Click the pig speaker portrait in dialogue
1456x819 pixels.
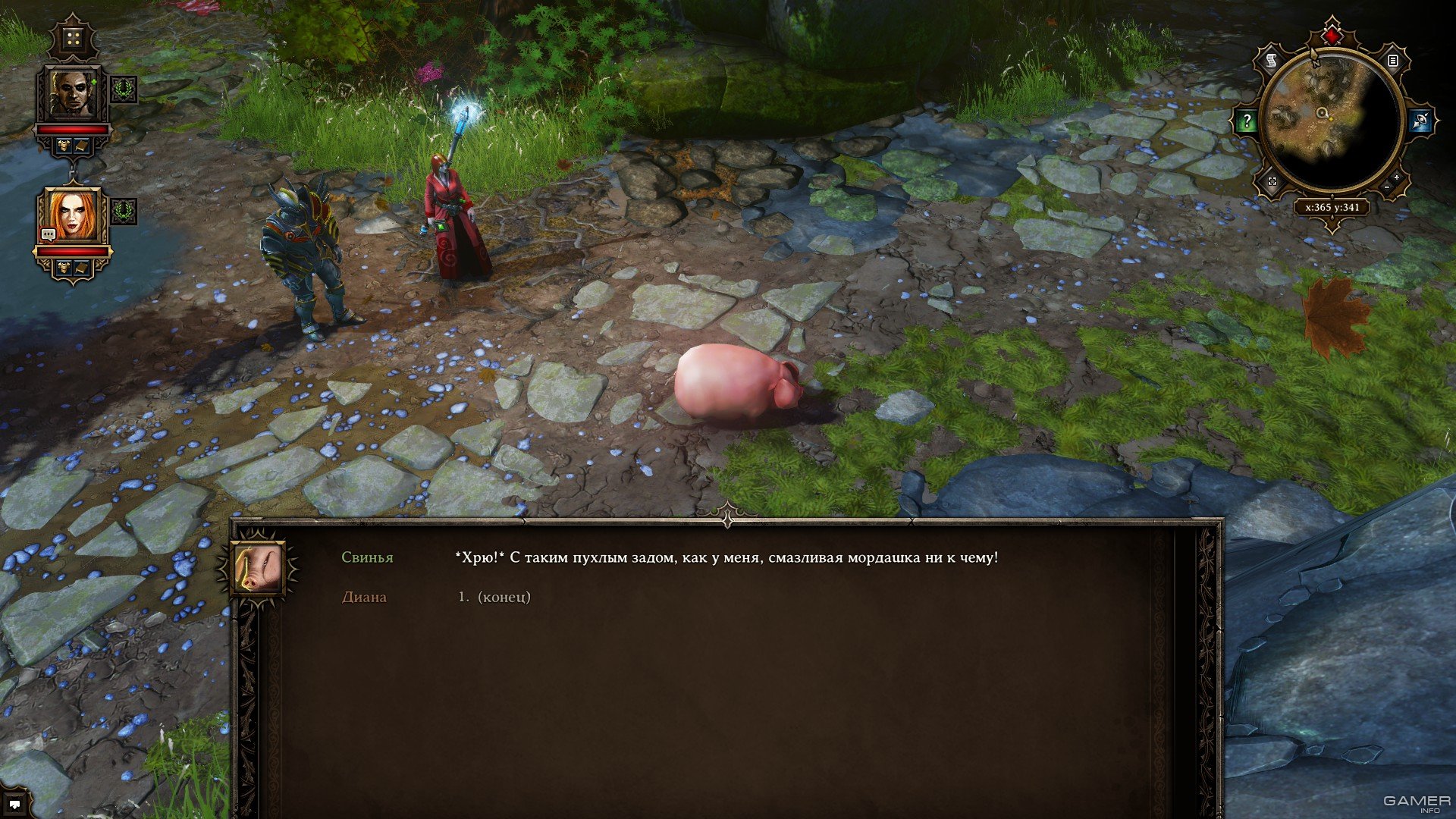256,567
